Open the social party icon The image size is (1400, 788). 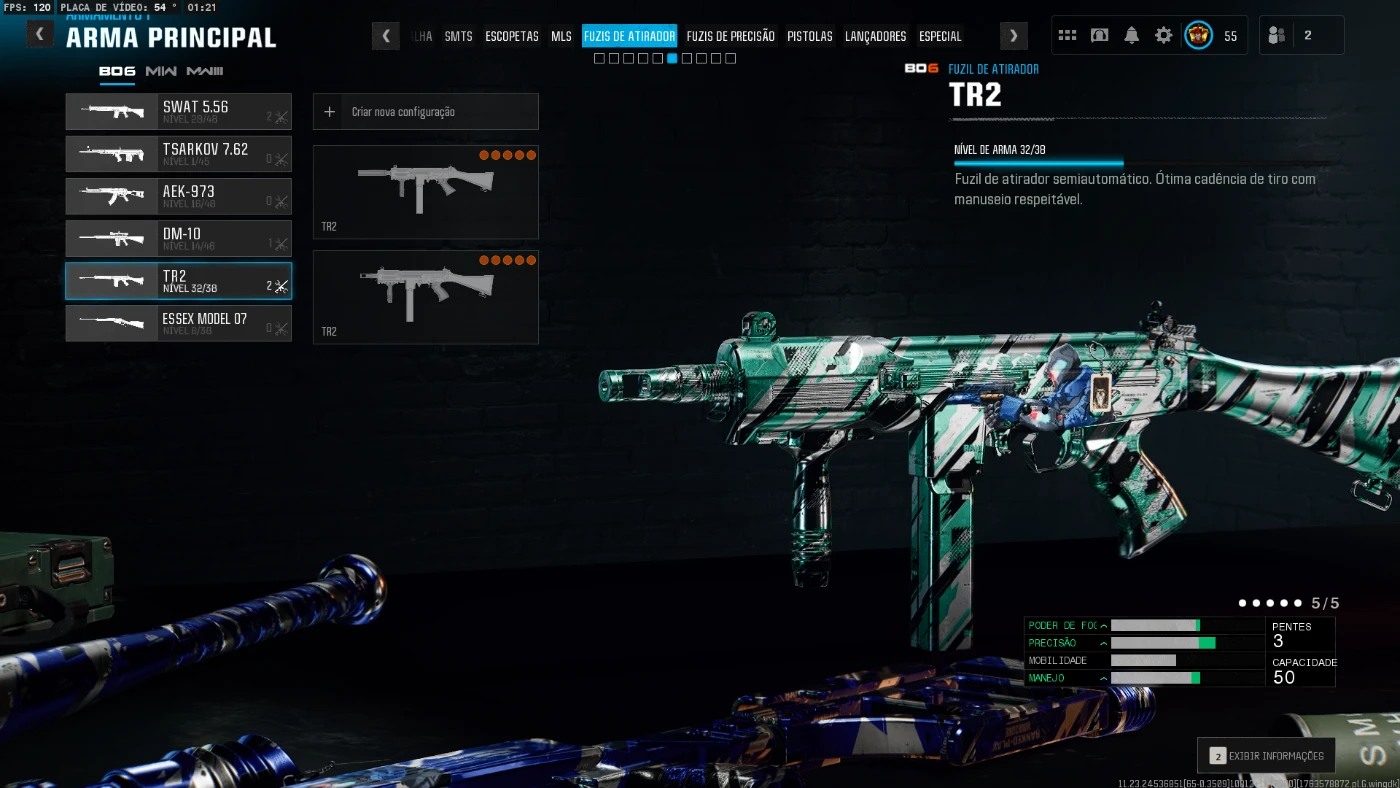(1276, 35)
